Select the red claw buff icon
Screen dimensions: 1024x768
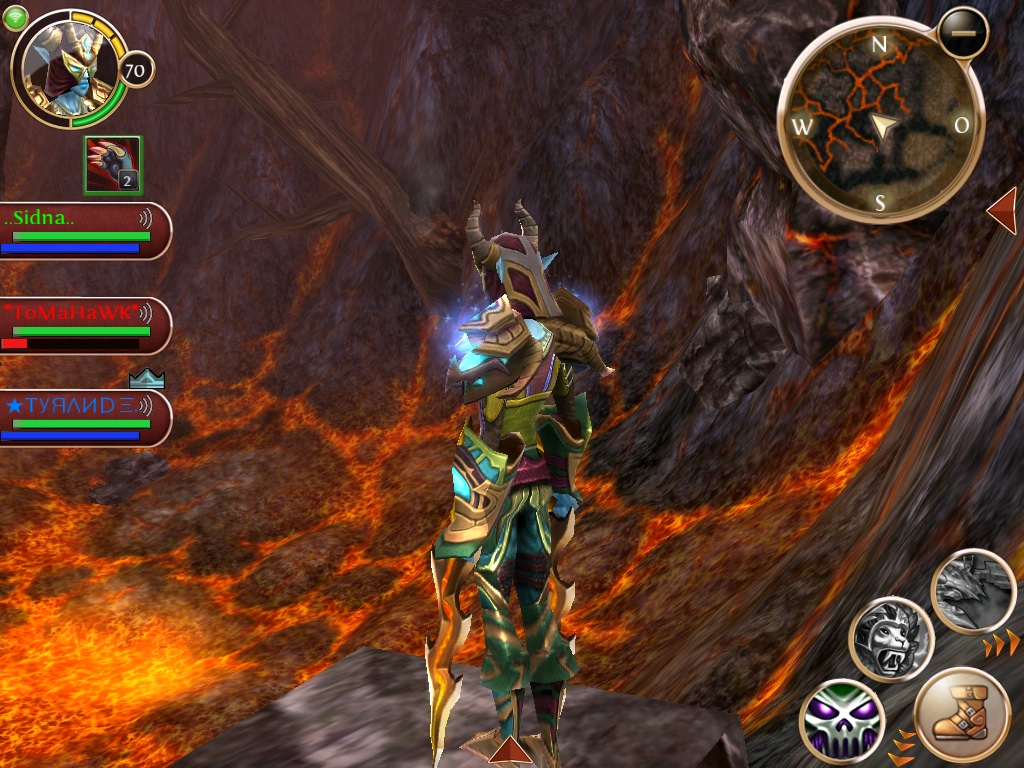pos(113,165)
